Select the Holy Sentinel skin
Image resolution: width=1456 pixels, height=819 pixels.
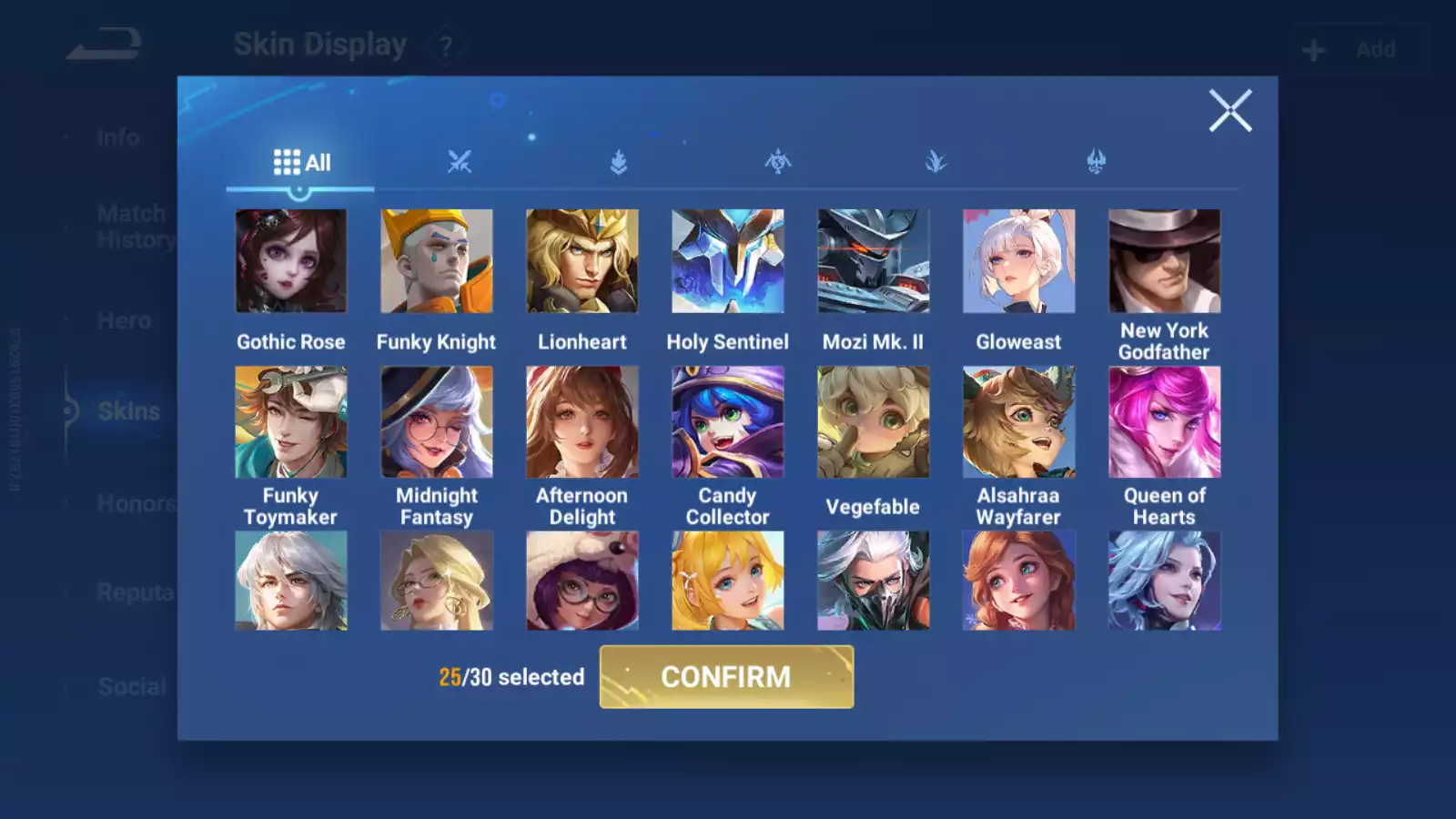728,262
